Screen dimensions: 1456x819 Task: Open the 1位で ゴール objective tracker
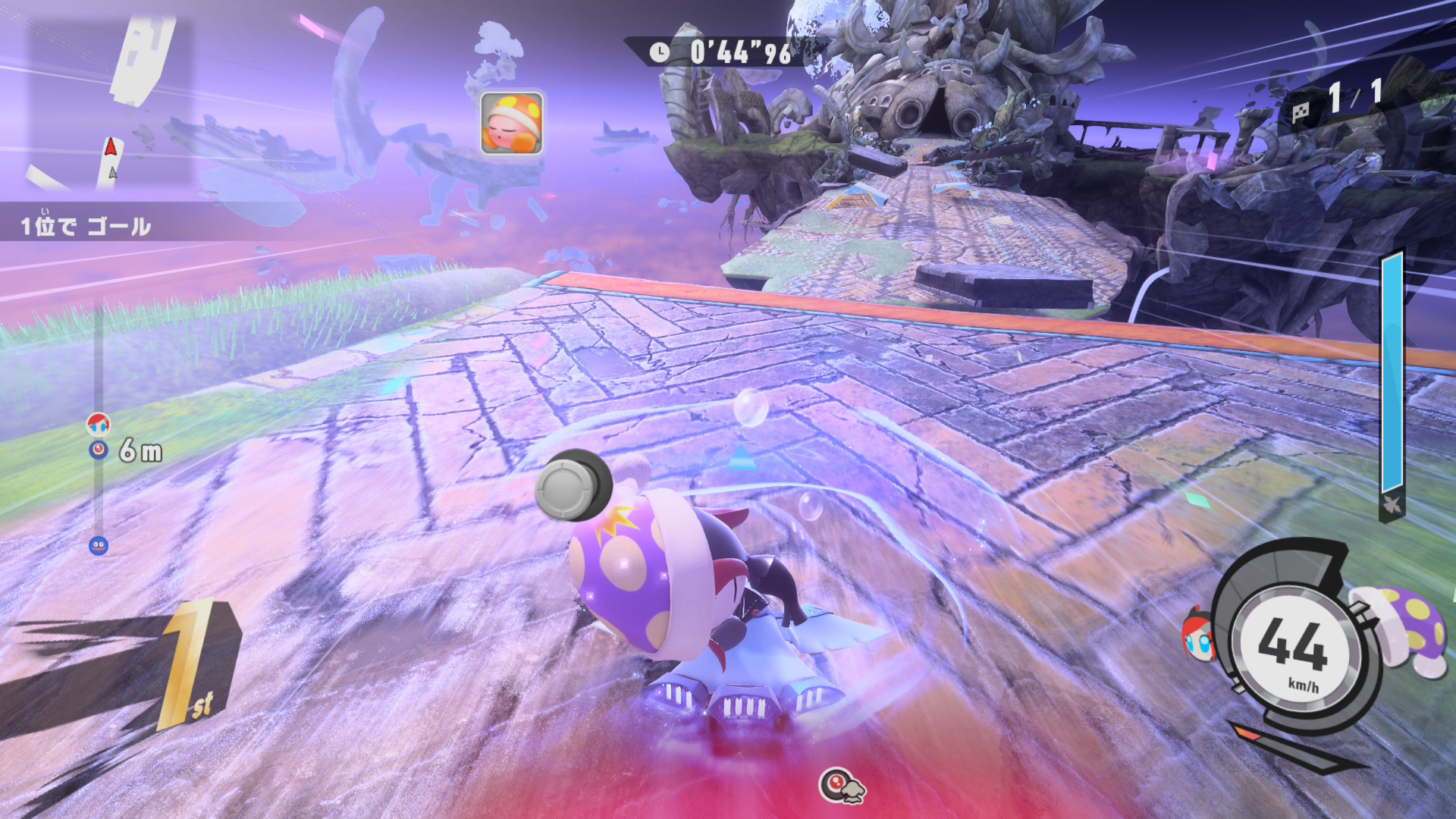tap(86, 225)
